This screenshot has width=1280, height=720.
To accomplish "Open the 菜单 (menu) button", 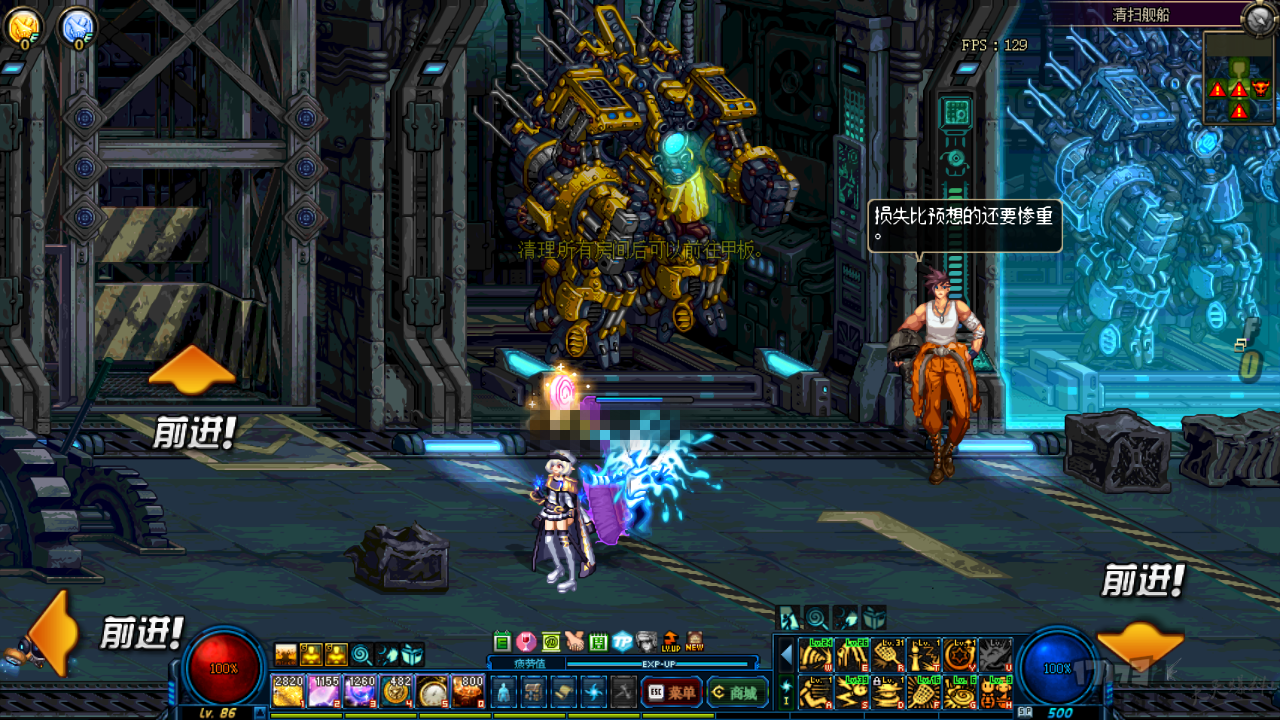I will [x=671, y=691].
